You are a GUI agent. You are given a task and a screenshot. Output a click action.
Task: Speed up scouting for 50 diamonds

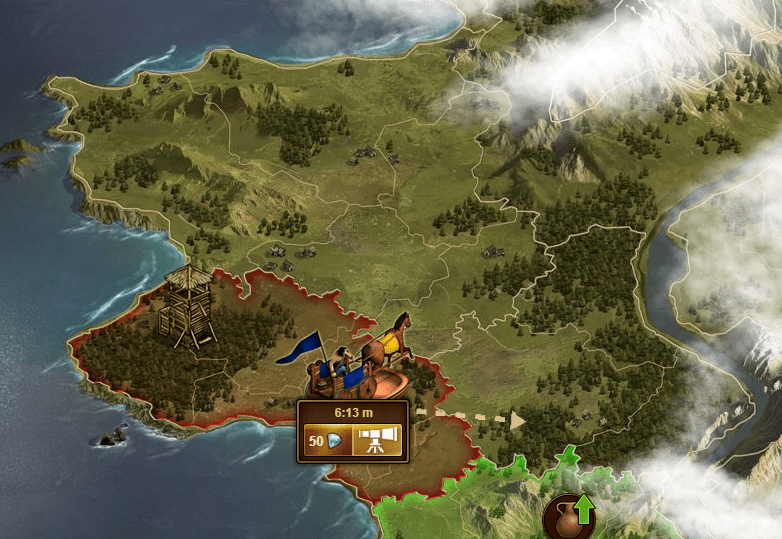click(x=327, y=441)
